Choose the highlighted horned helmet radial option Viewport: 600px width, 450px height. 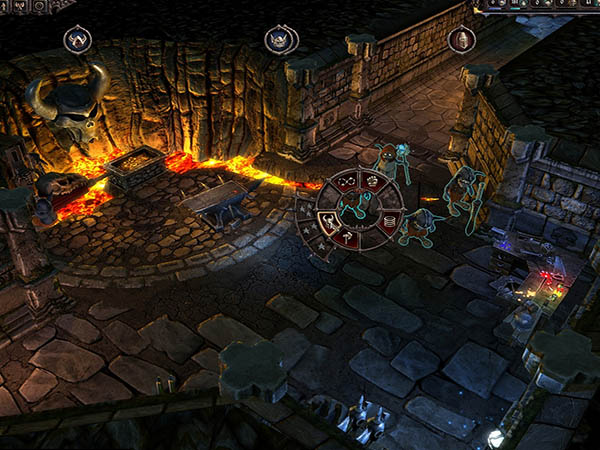[329, 220]
